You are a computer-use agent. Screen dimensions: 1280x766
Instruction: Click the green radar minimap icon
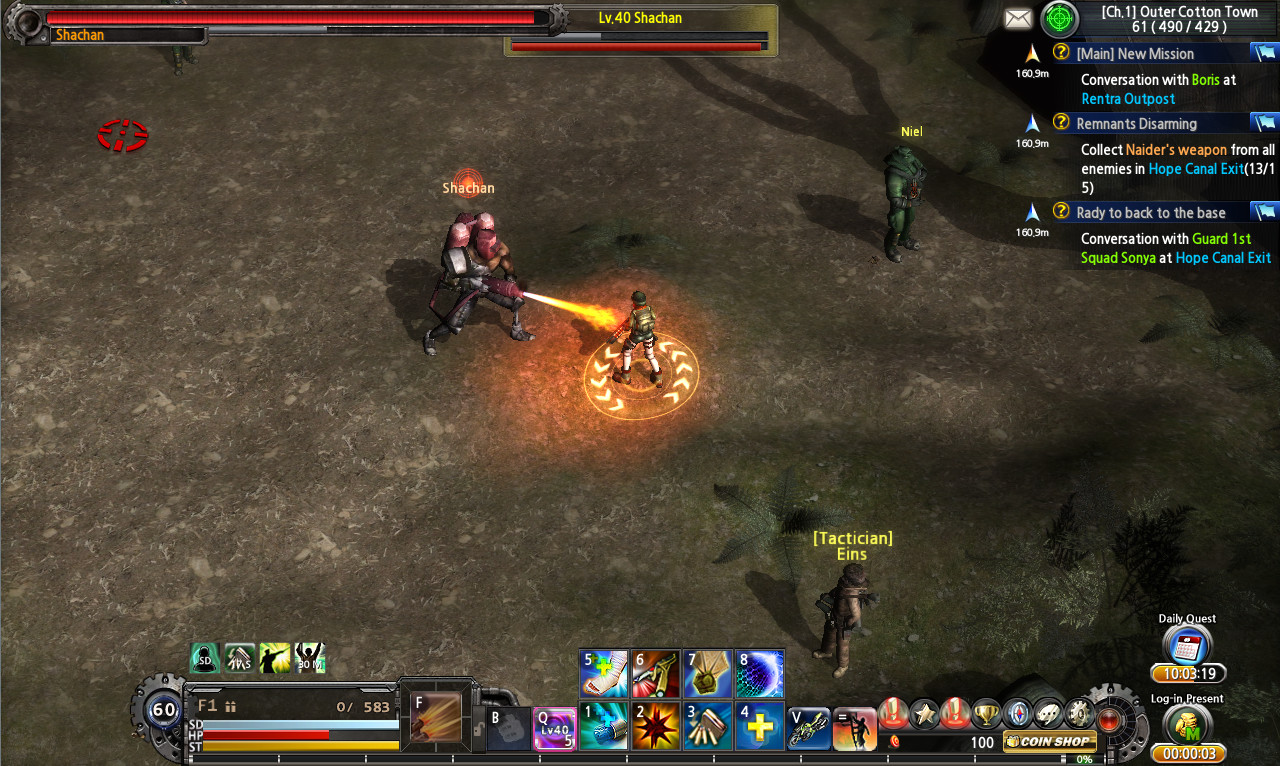click(1058, 19)
